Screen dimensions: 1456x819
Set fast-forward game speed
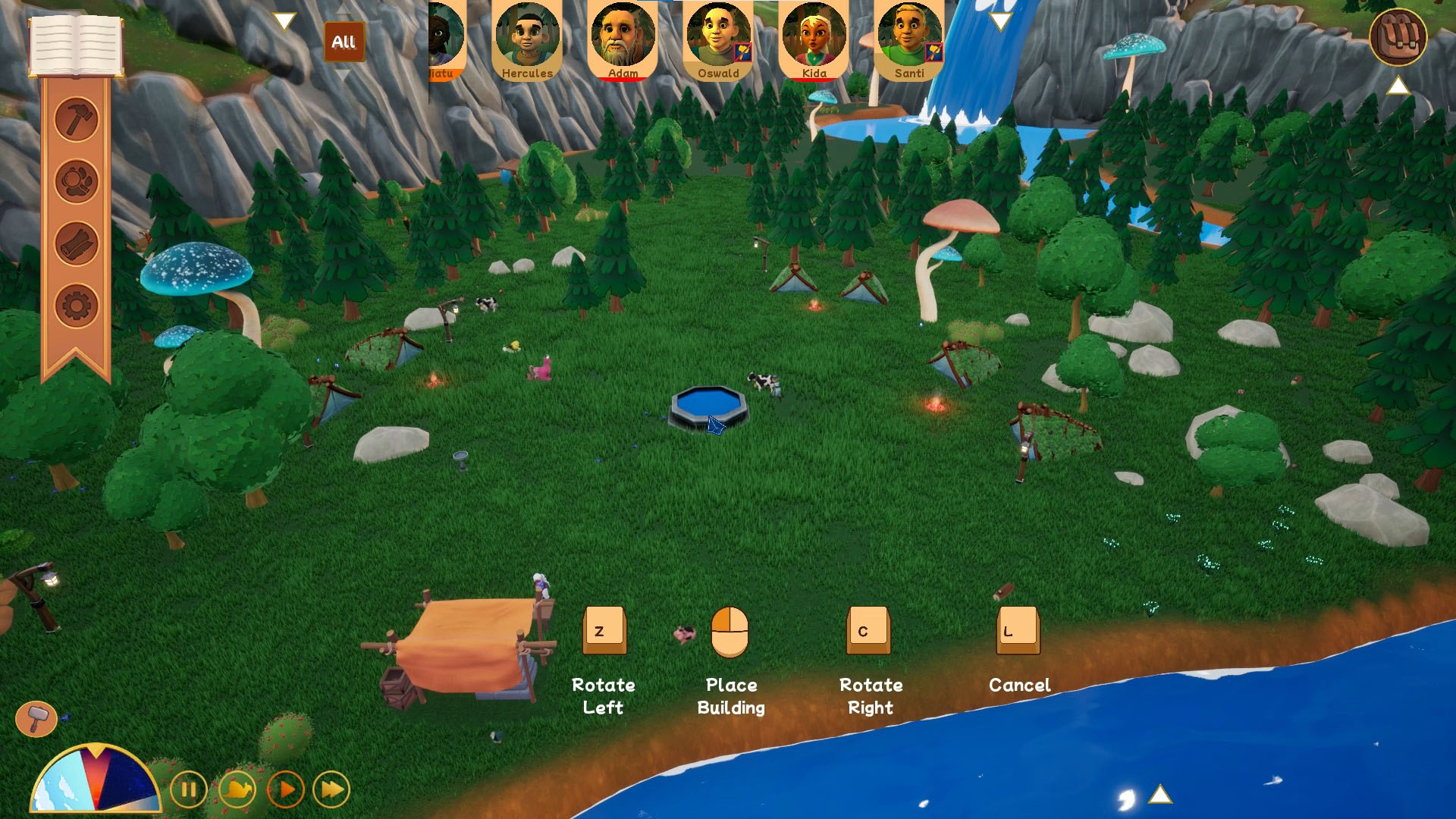pos(331,790)
